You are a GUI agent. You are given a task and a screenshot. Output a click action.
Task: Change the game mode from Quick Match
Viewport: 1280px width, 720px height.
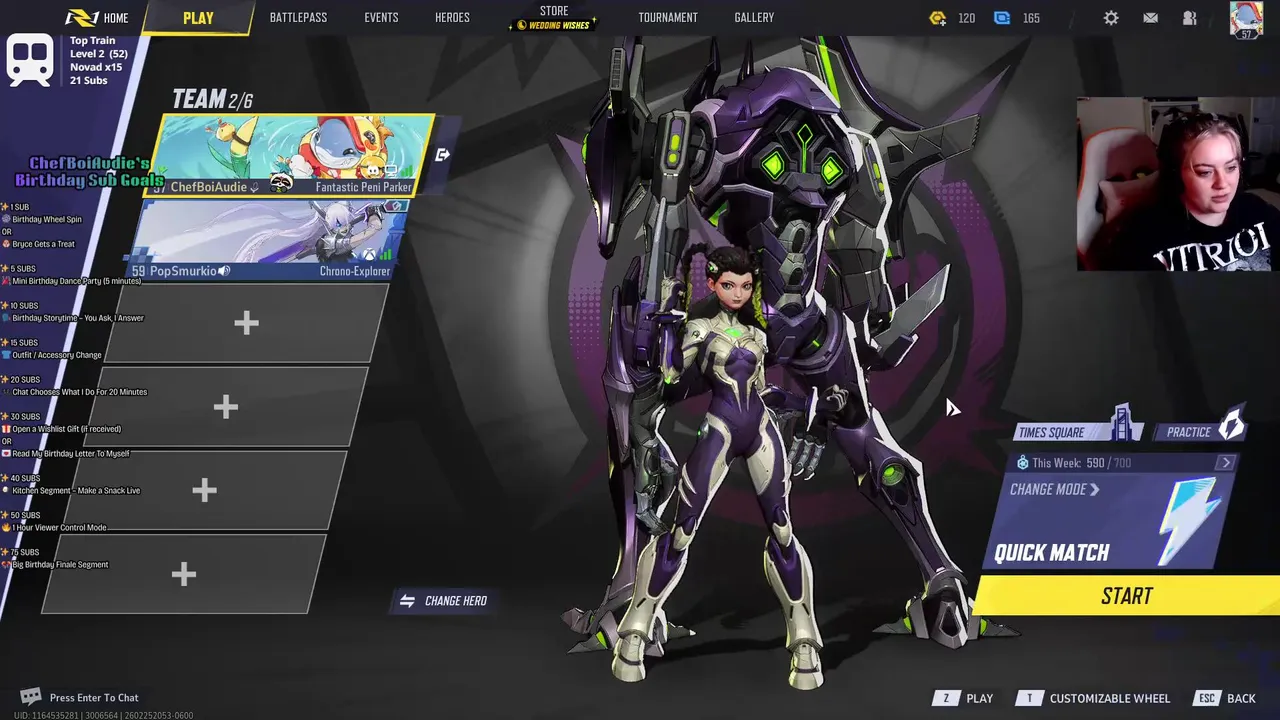(x=1054, y=490)
